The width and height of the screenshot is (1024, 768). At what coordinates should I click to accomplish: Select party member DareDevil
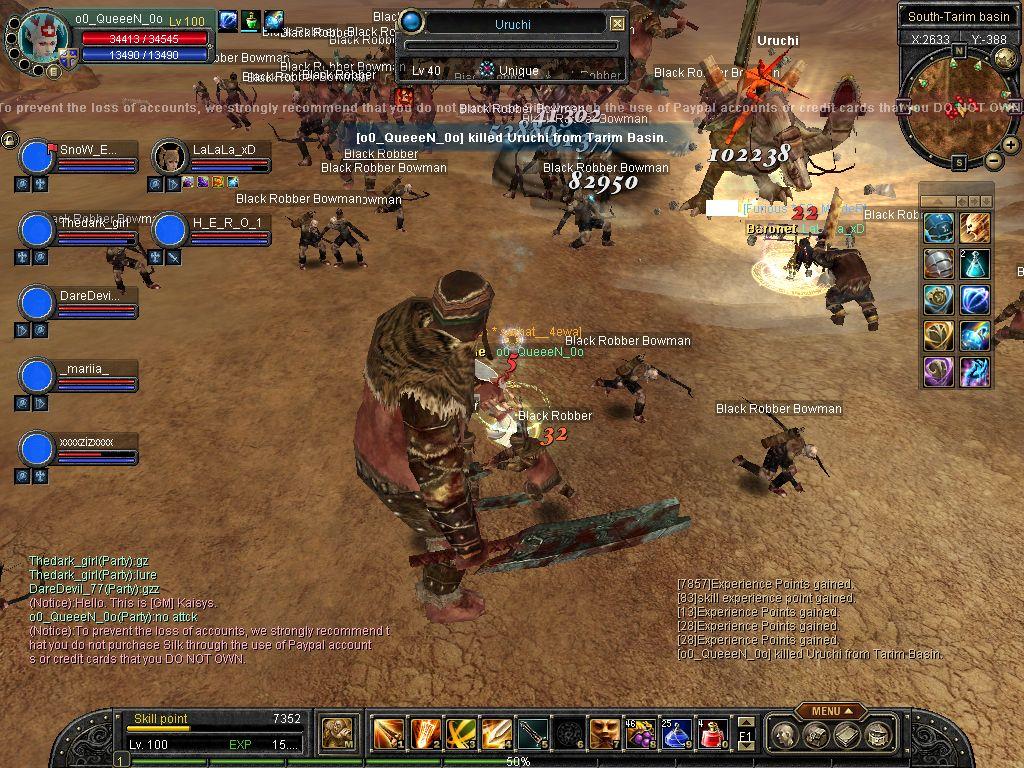coord(37,302)
